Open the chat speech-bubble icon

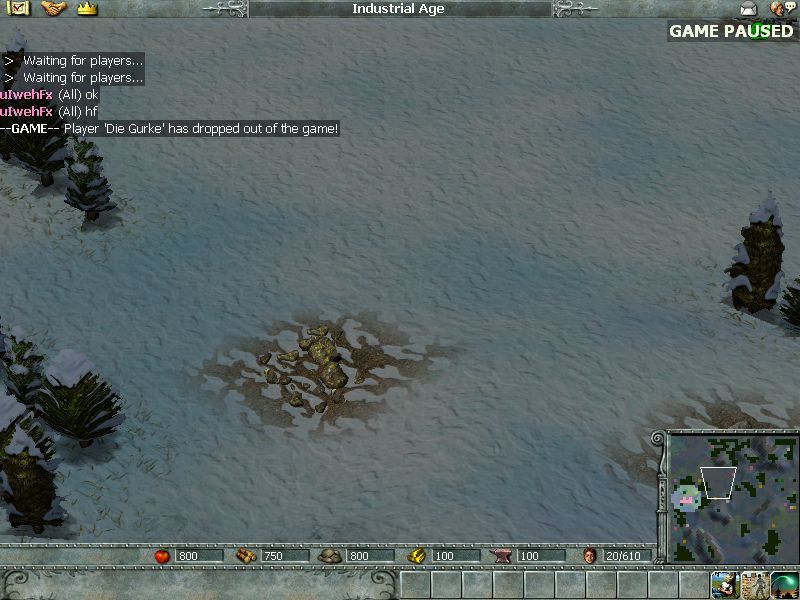[x=782, y=9]
